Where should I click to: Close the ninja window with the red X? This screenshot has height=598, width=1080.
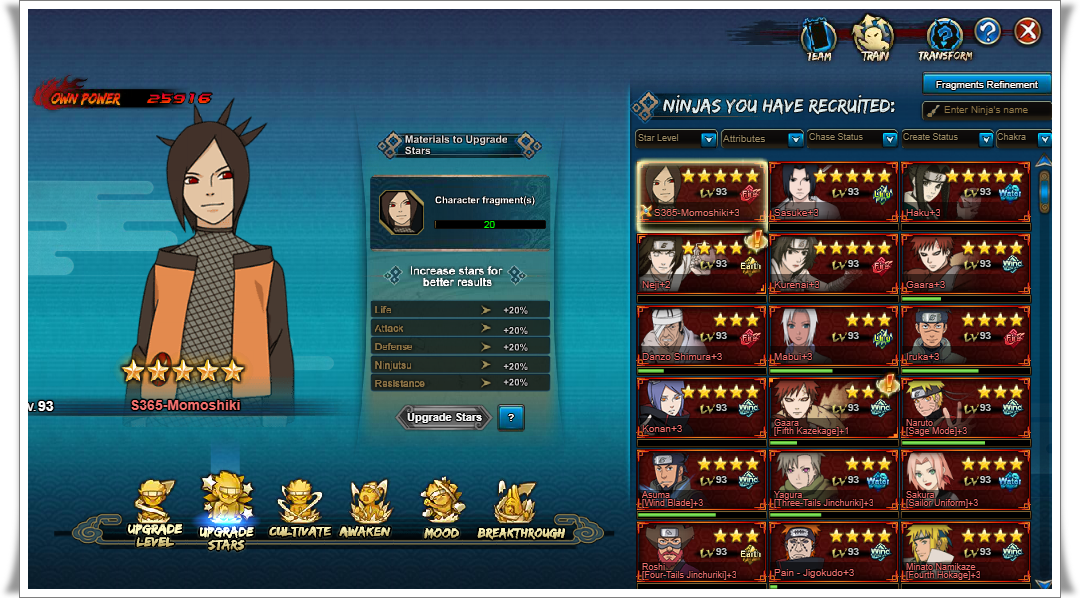point(1027,32)
